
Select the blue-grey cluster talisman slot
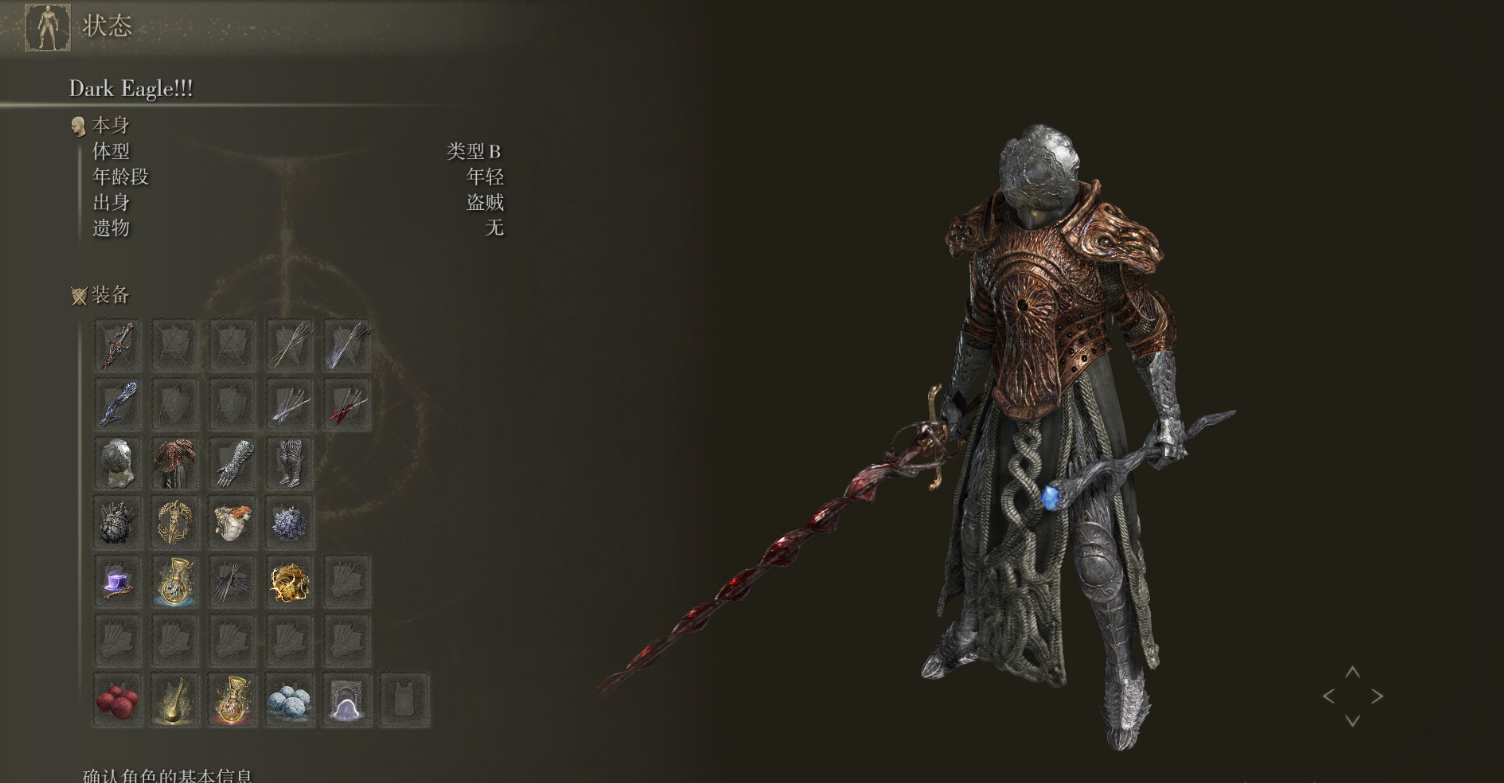coord(290,522)
